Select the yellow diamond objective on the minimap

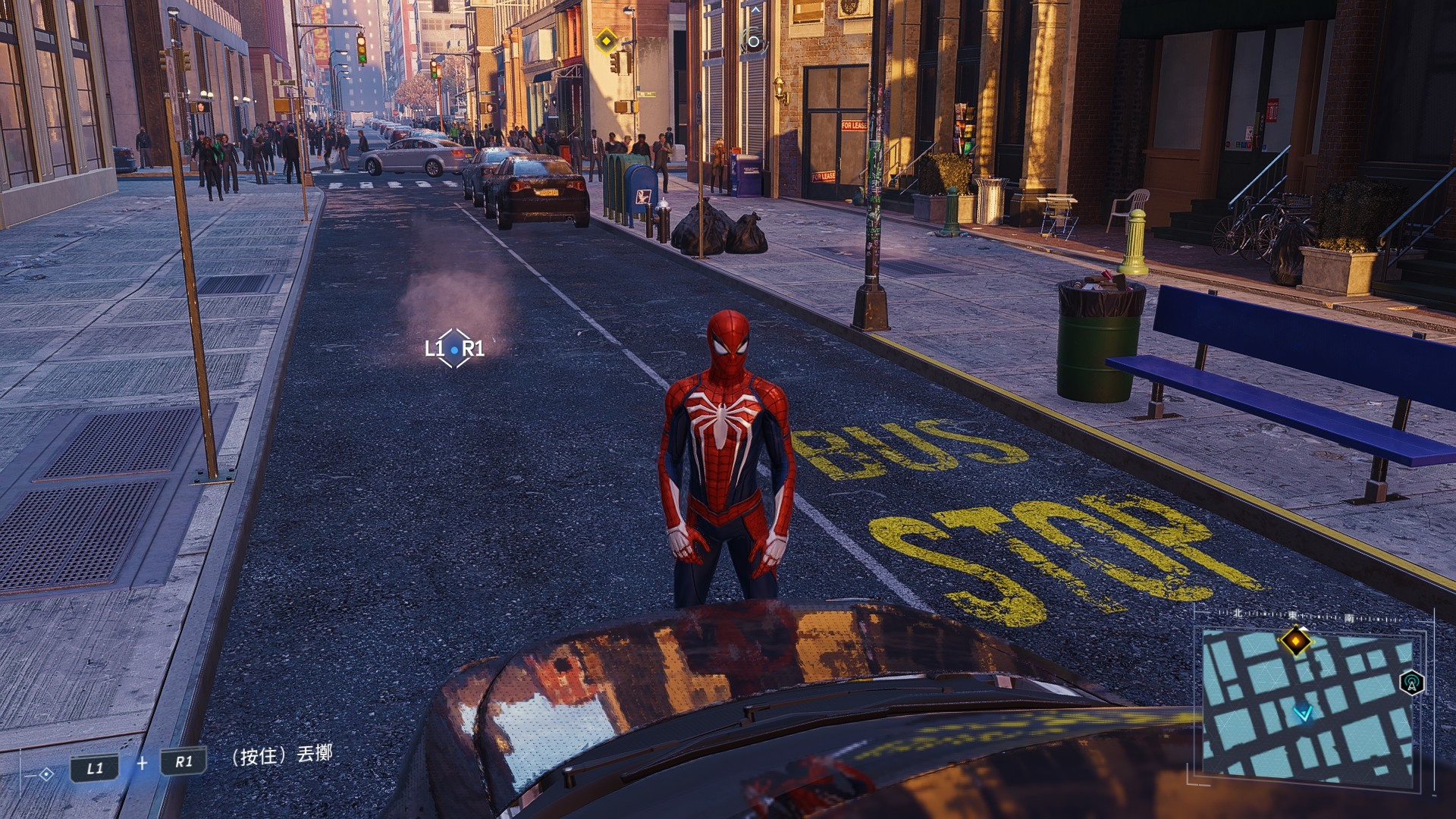1296,641
